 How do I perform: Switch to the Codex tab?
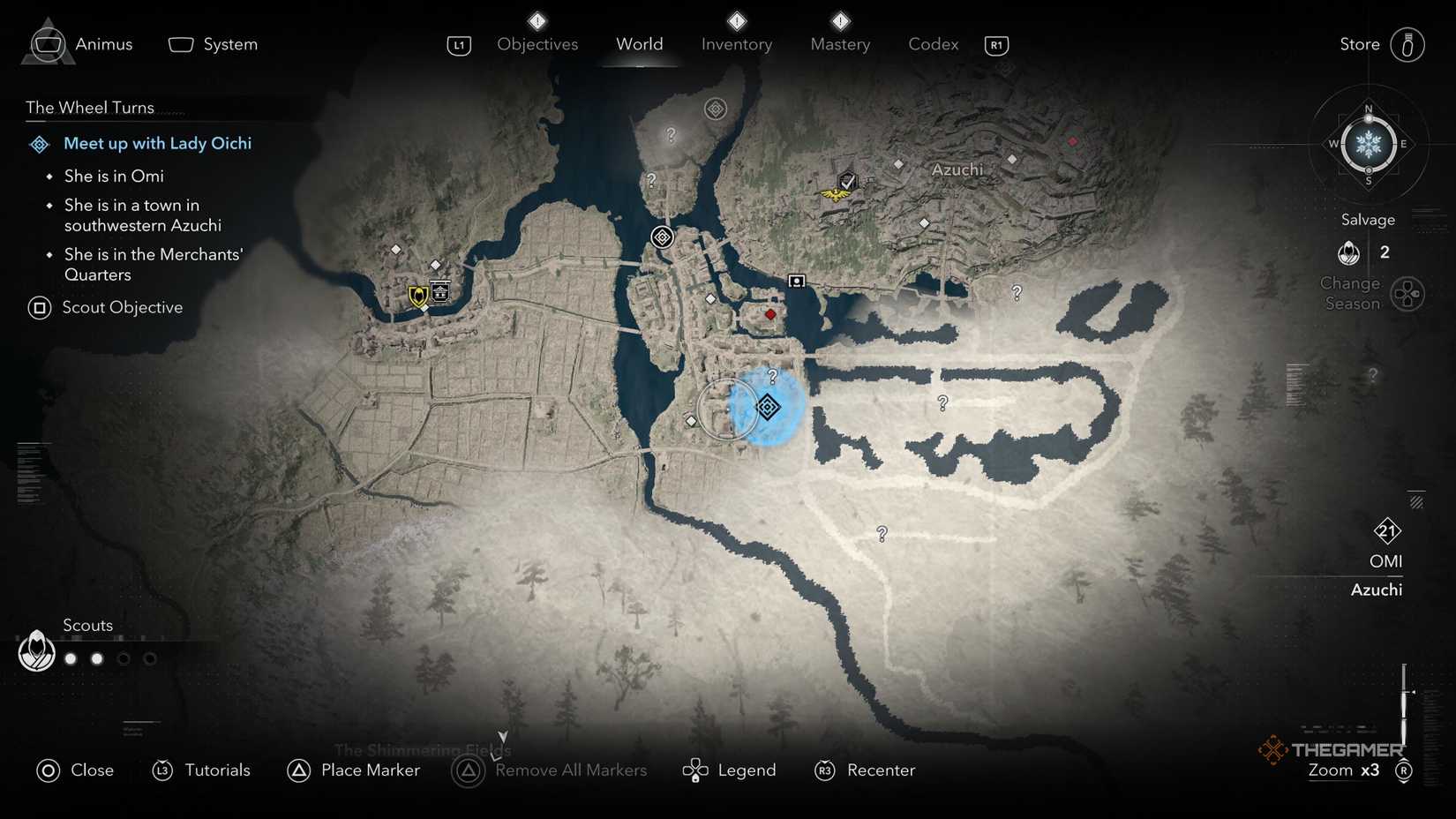[933, 44]
